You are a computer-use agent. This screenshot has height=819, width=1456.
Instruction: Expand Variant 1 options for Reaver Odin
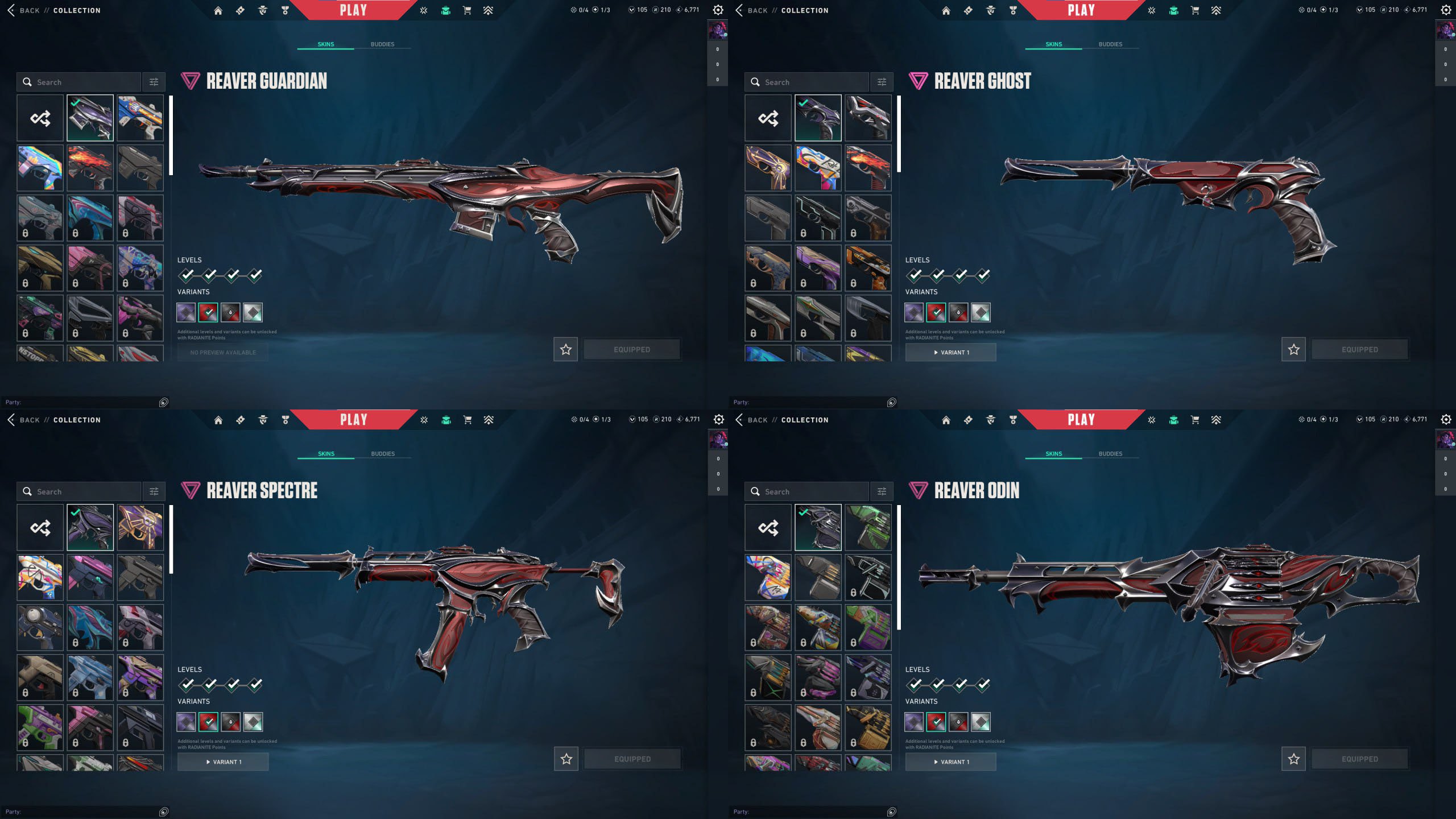click(950, 762)
